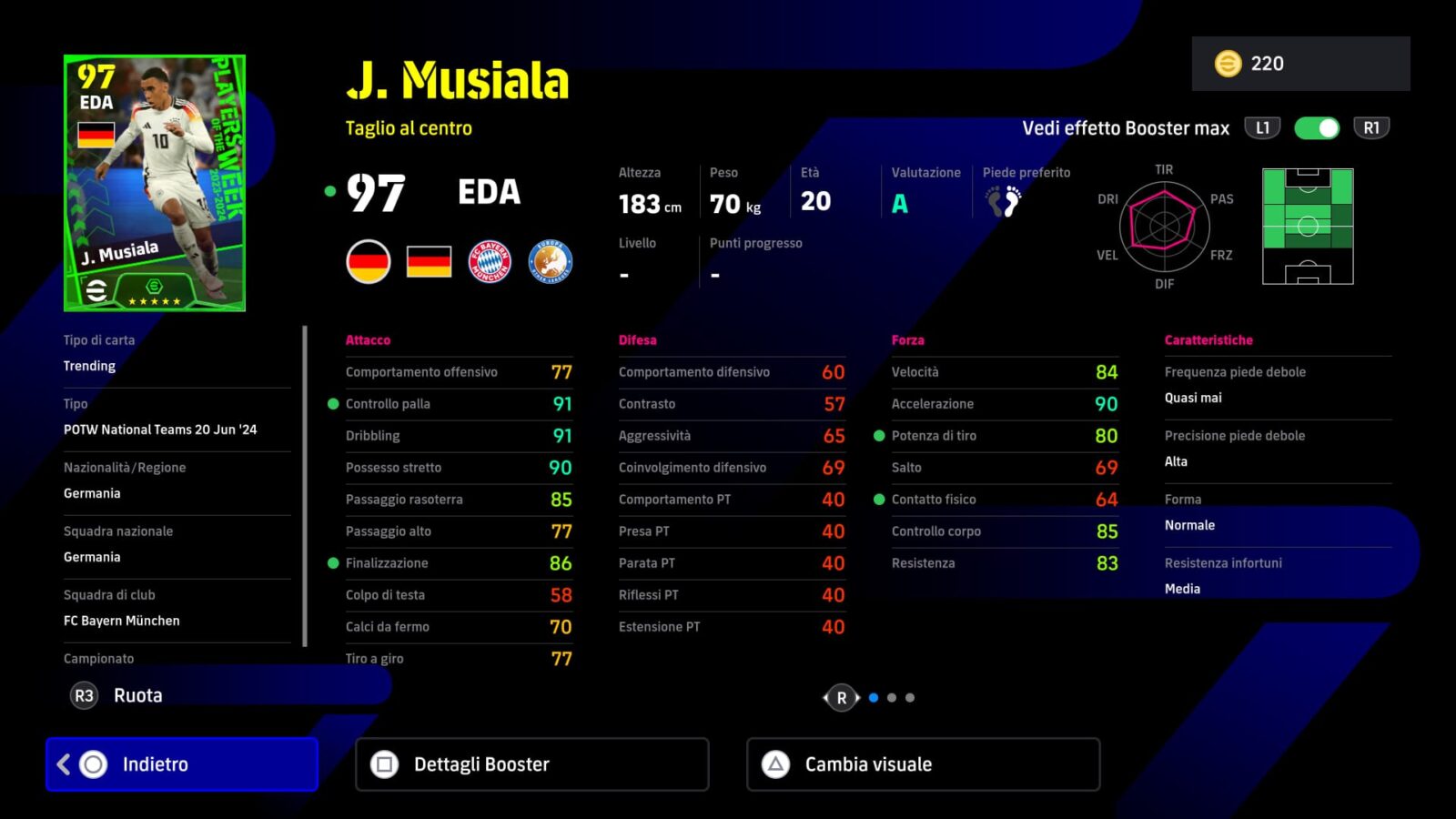Click the European league emblem
Viewport: 1456px width, 819px height.
tap(551, 262)
